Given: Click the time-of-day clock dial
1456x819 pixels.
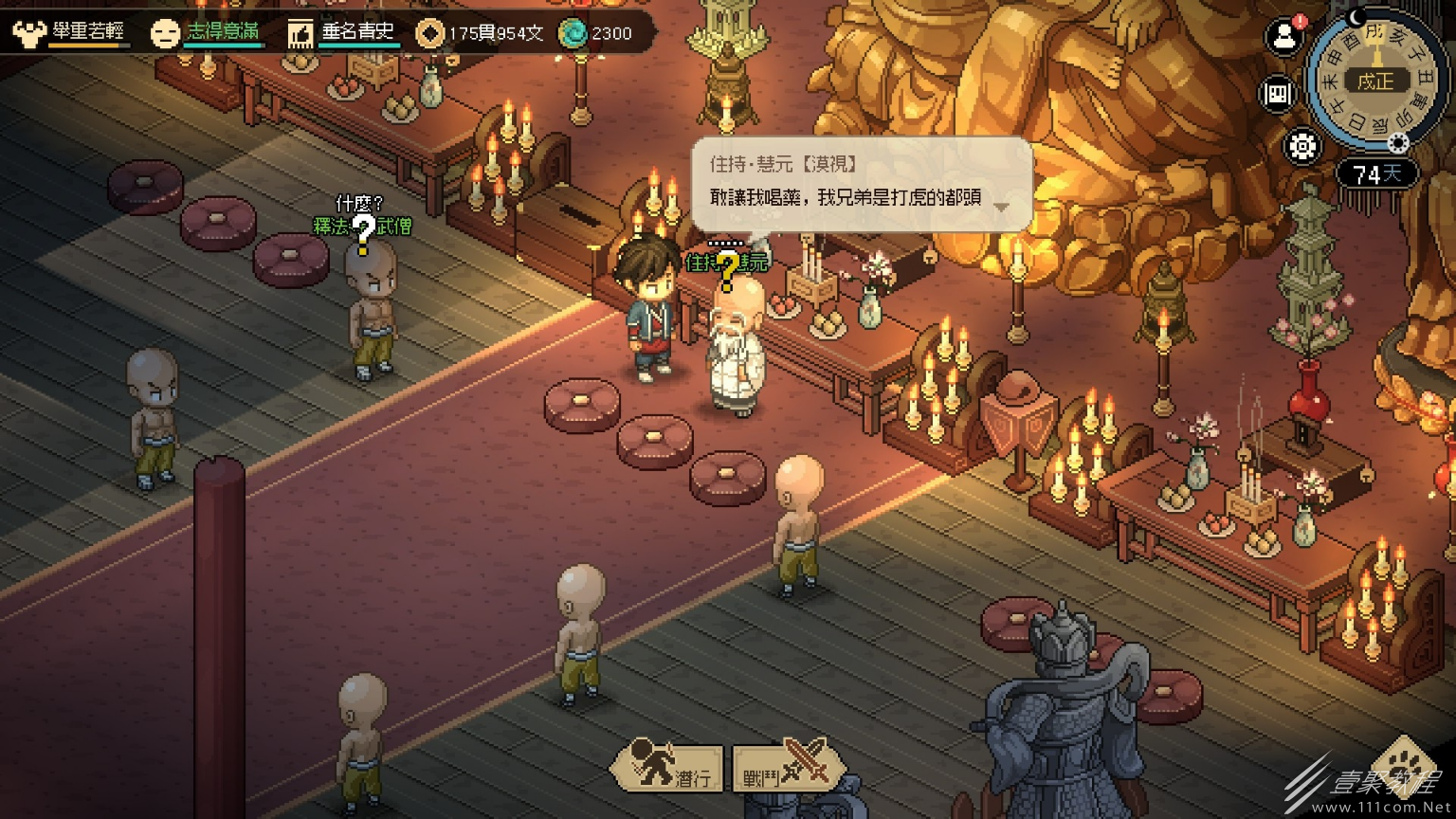Looking at the screenshot, I should 1375,82.
